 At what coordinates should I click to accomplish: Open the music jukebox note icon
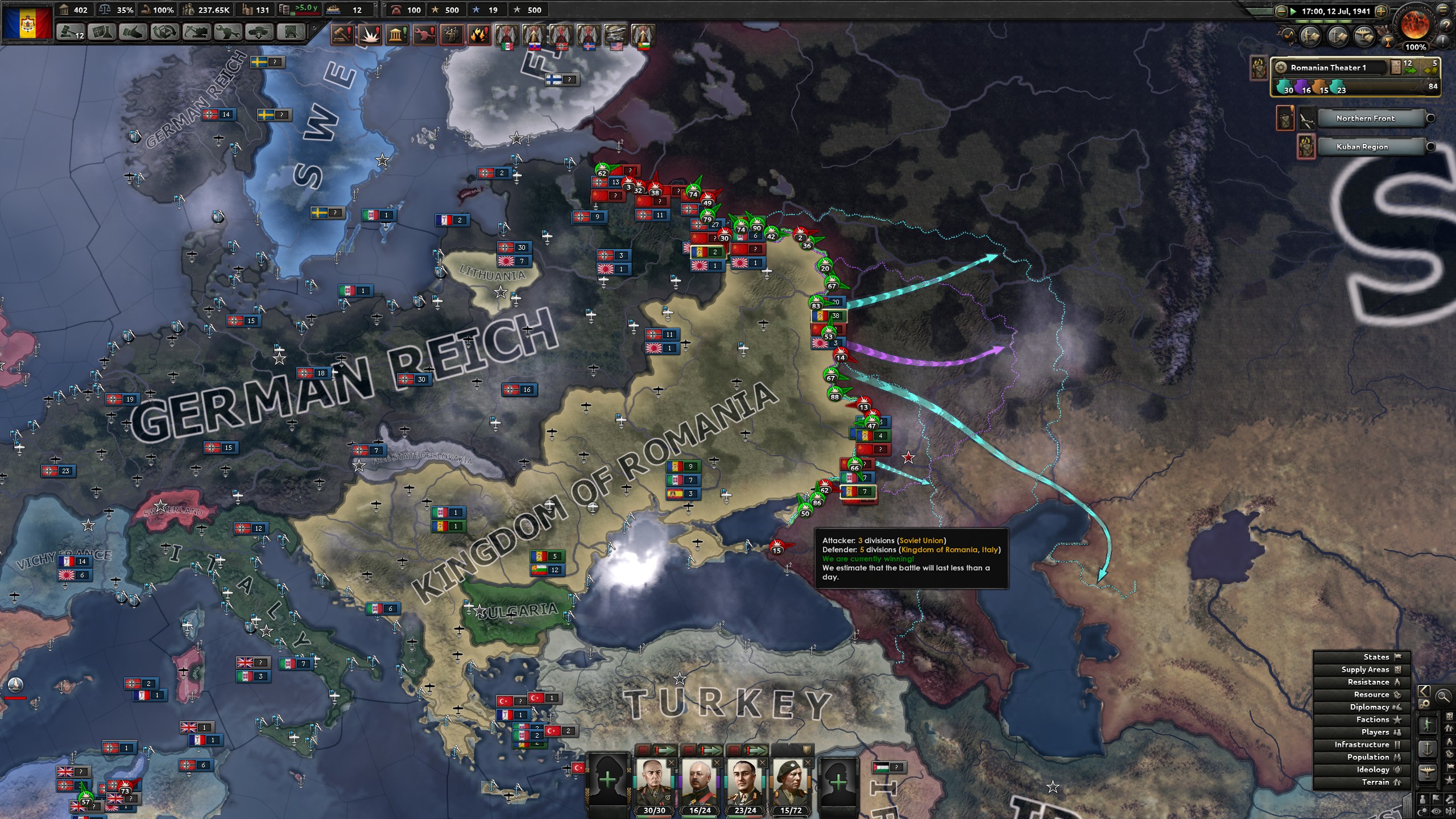1289,36
